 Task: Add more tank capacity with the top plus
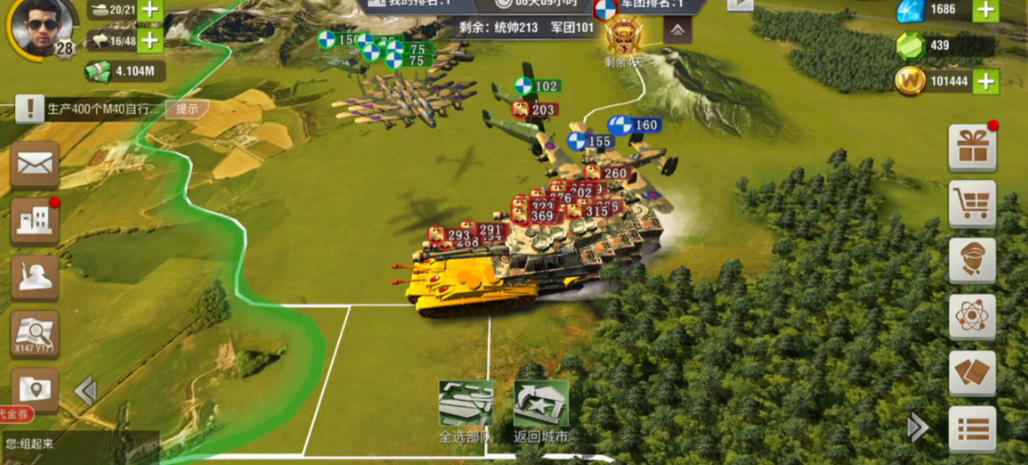[x=150, y=10]
